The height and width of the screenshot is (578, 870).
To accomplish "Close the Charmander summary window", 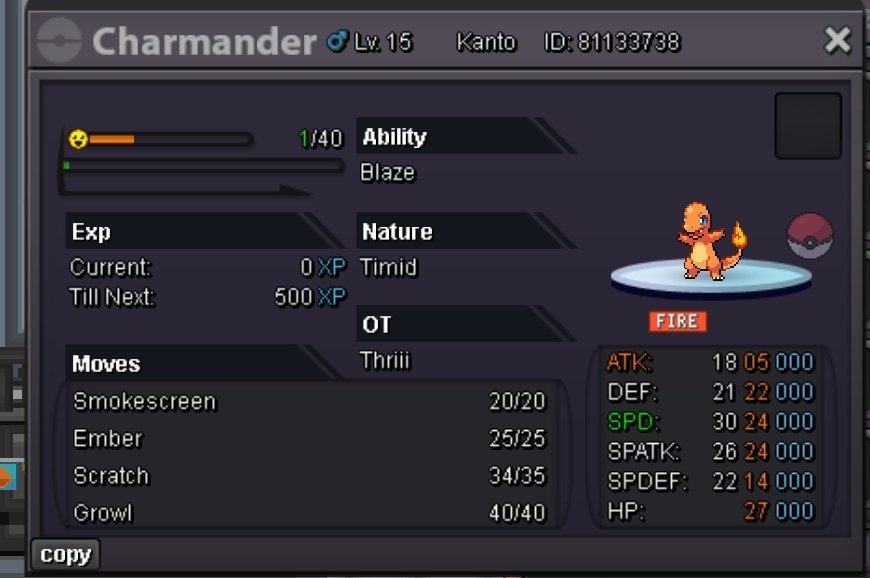I will (x=836, y=40).
